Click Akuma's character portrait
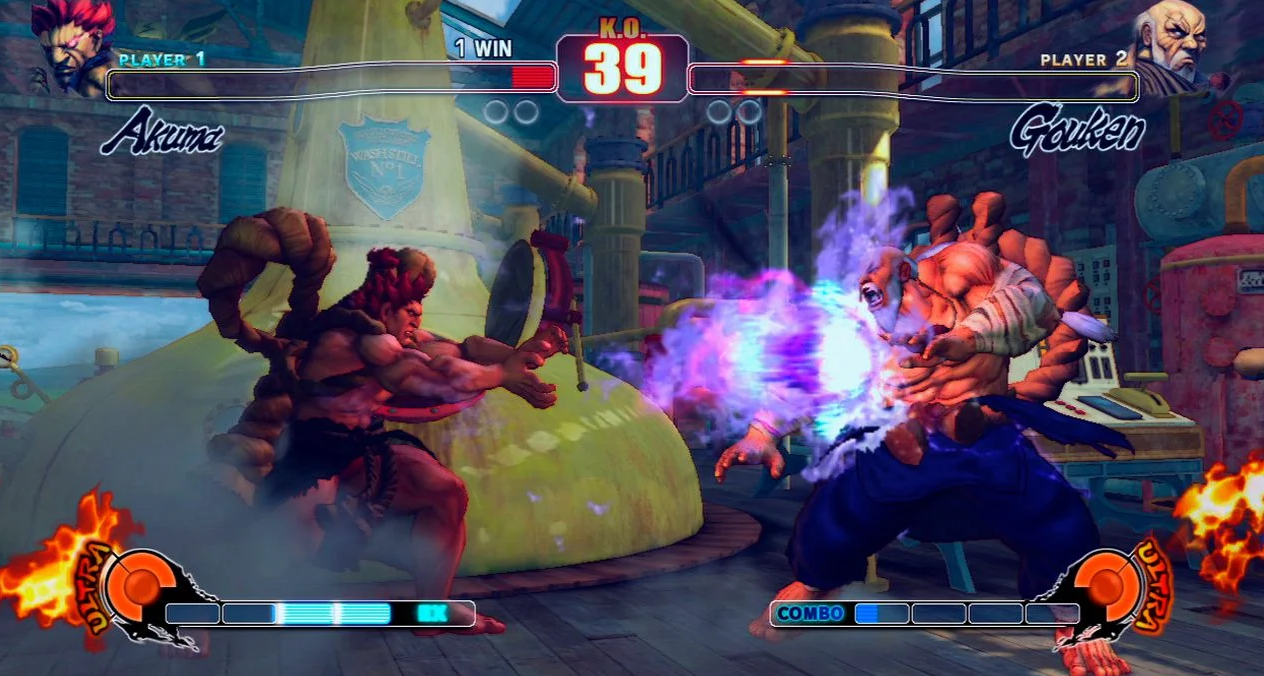The height and width of the screenshot is (676, 1264). pyautogui.click(x=72, y=45)
